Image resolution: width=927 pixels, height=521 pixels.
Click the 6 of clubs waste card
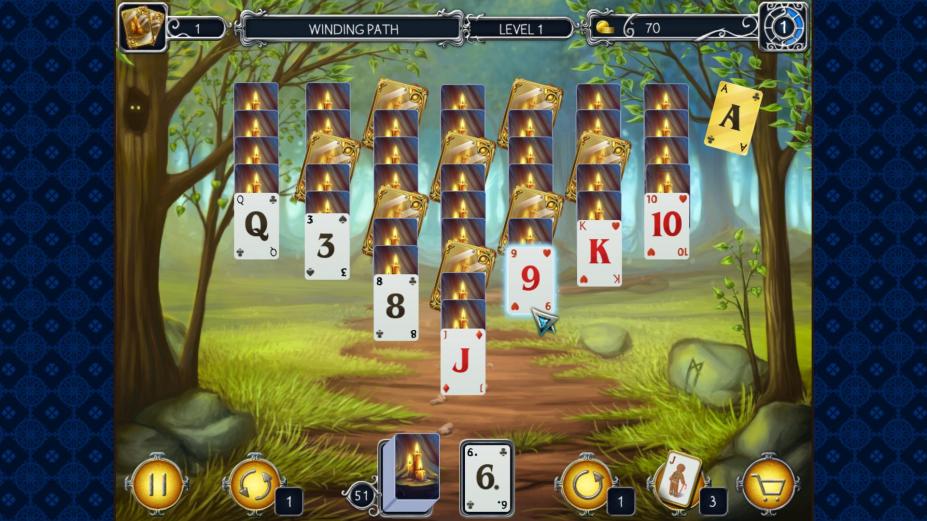tap(487, 478)
